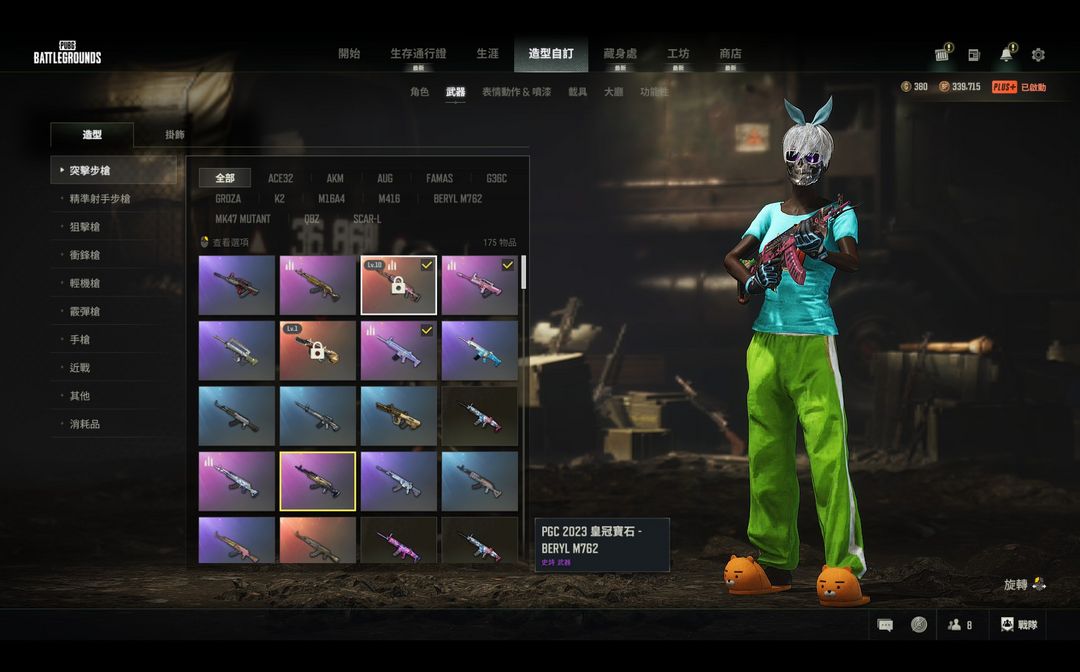Select the 表情動作 & 噴漆 sub-tab
The height and width of the screenshot is (672, 1080).
click(x=516, y=92)
